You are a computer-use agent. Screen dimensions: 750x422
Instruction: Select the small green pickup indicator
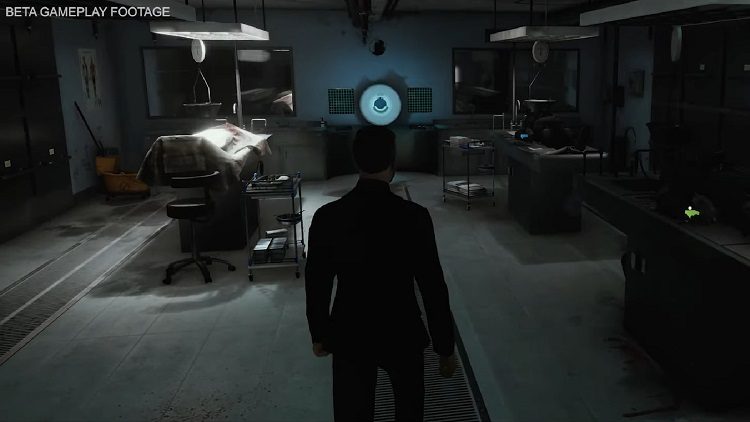(x=690, y=212)
